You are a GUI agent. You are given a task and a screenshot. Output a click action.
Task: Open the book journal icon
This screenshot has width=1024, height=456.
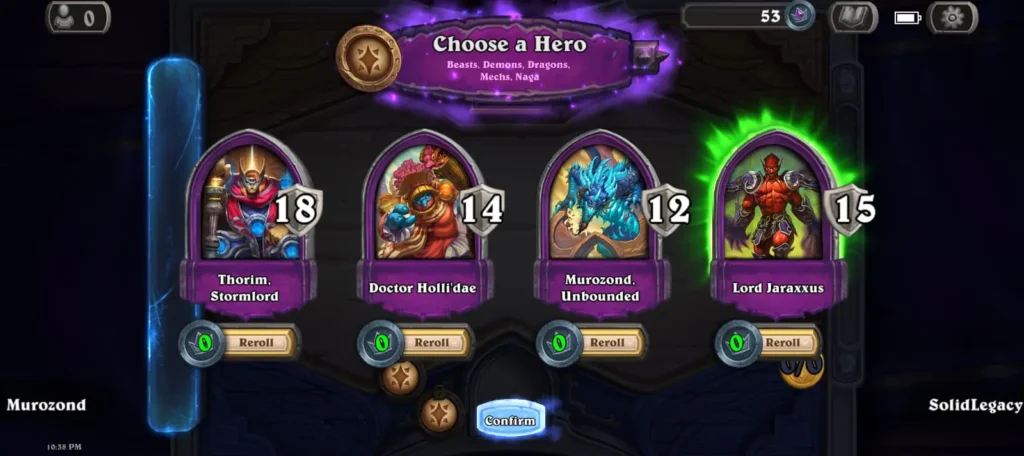[x=853, y=17]
